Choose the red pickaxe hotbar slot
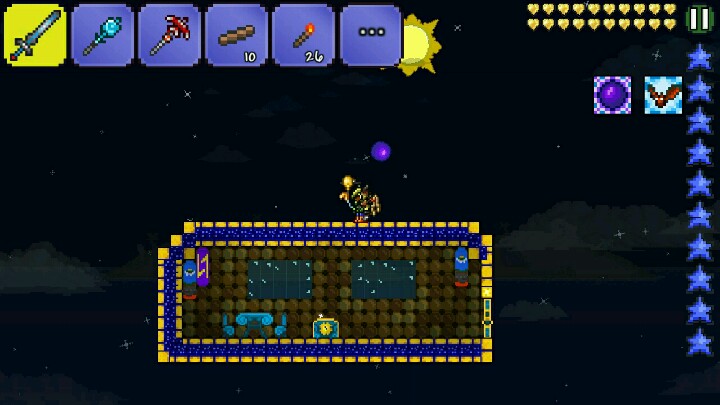Viewport: 720px width, 405px height. pyautogui.click(x=169, y=35)
